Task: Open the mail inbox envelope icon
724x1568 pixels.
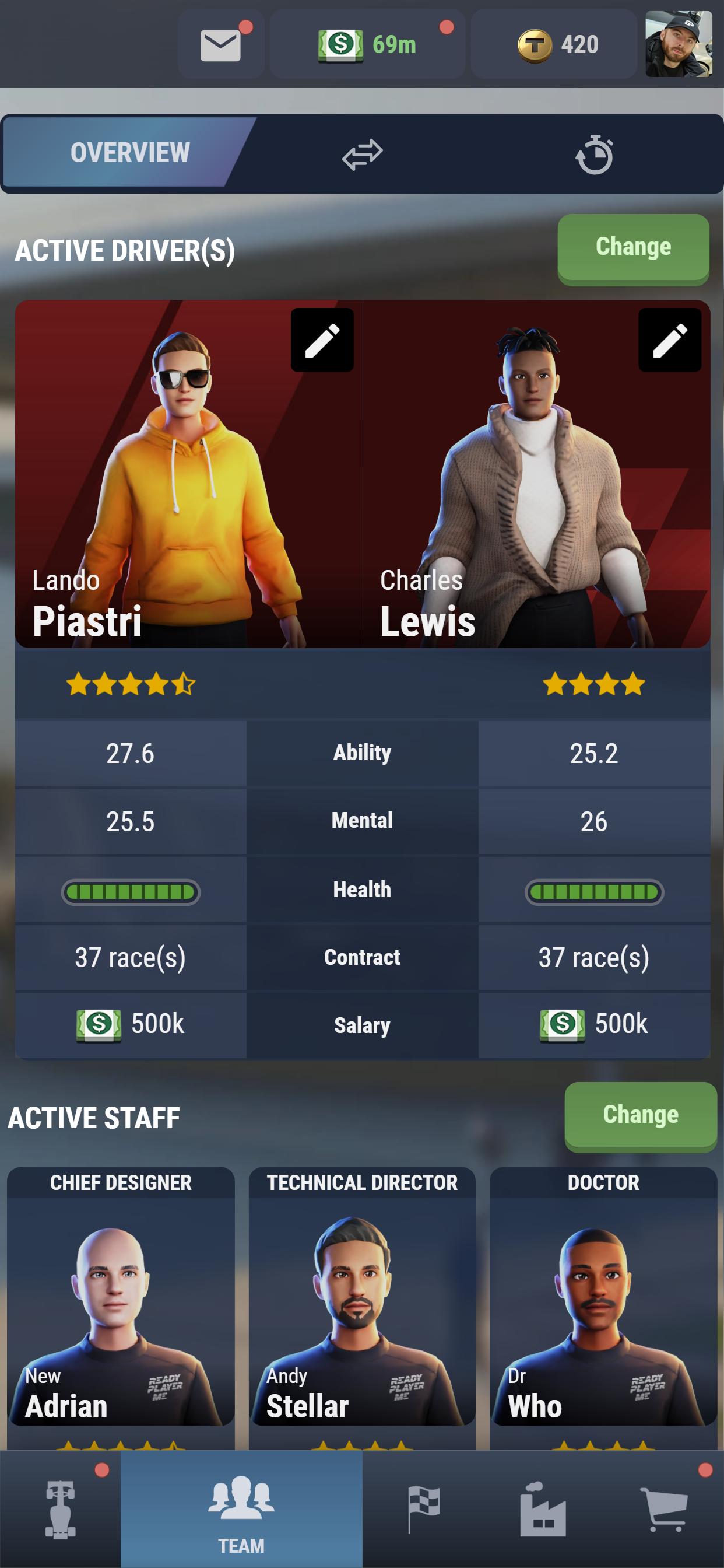Action: (x=220, y=45)
